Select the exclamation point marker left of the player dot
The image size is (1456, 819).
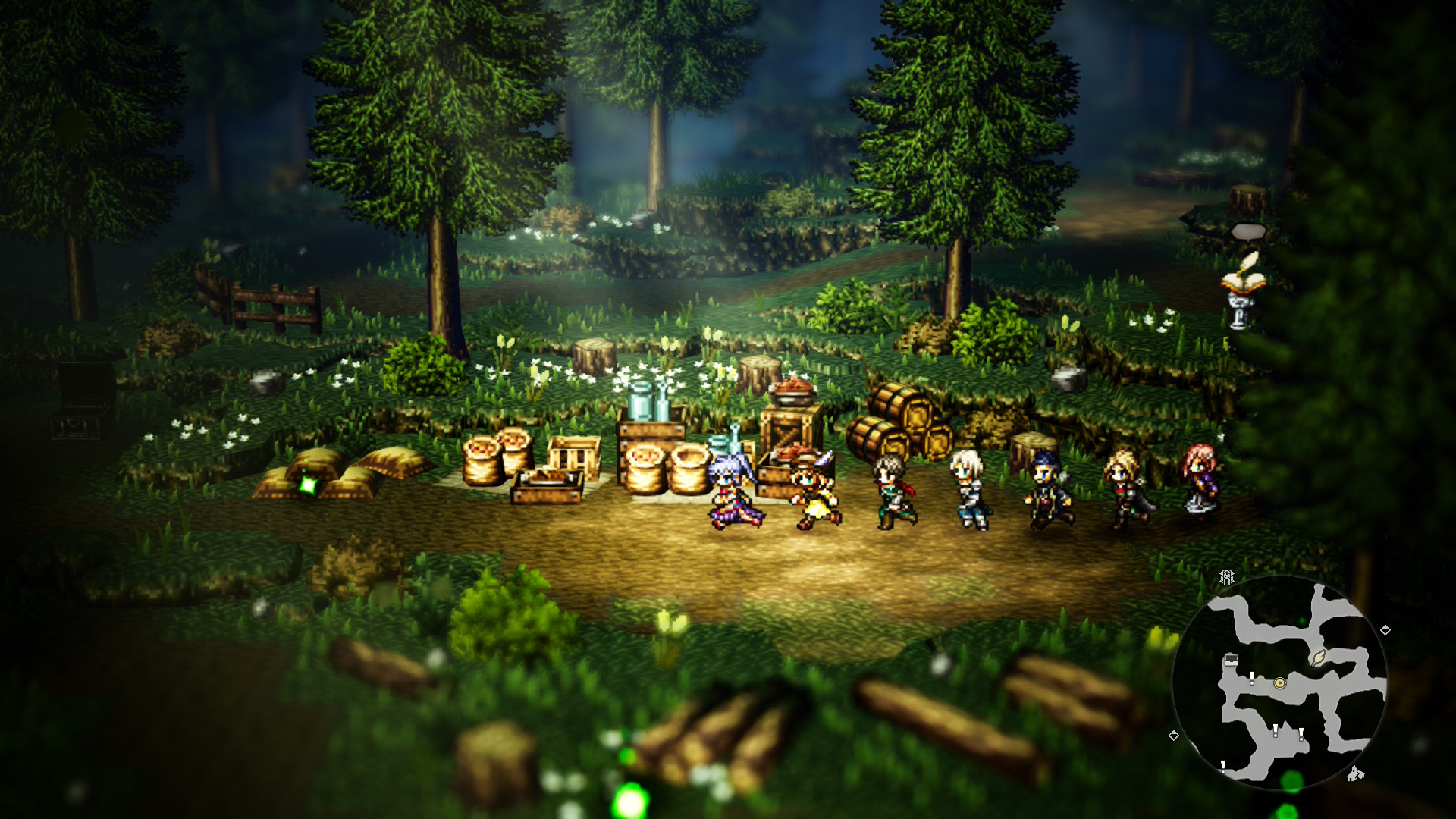pos(1252,678)
